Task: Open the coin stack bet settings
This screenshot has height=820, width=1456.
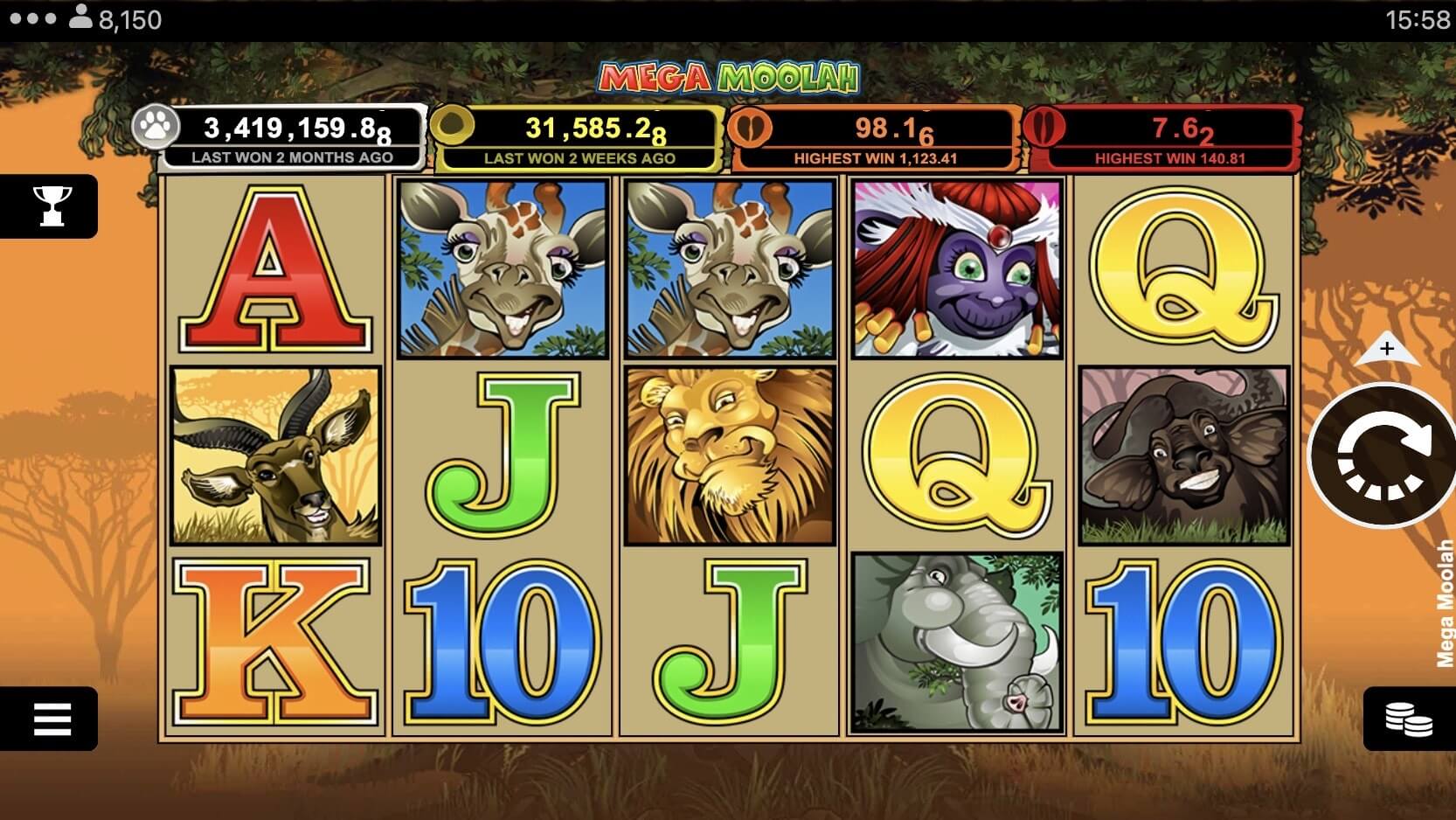Action: coord(1408,719)
